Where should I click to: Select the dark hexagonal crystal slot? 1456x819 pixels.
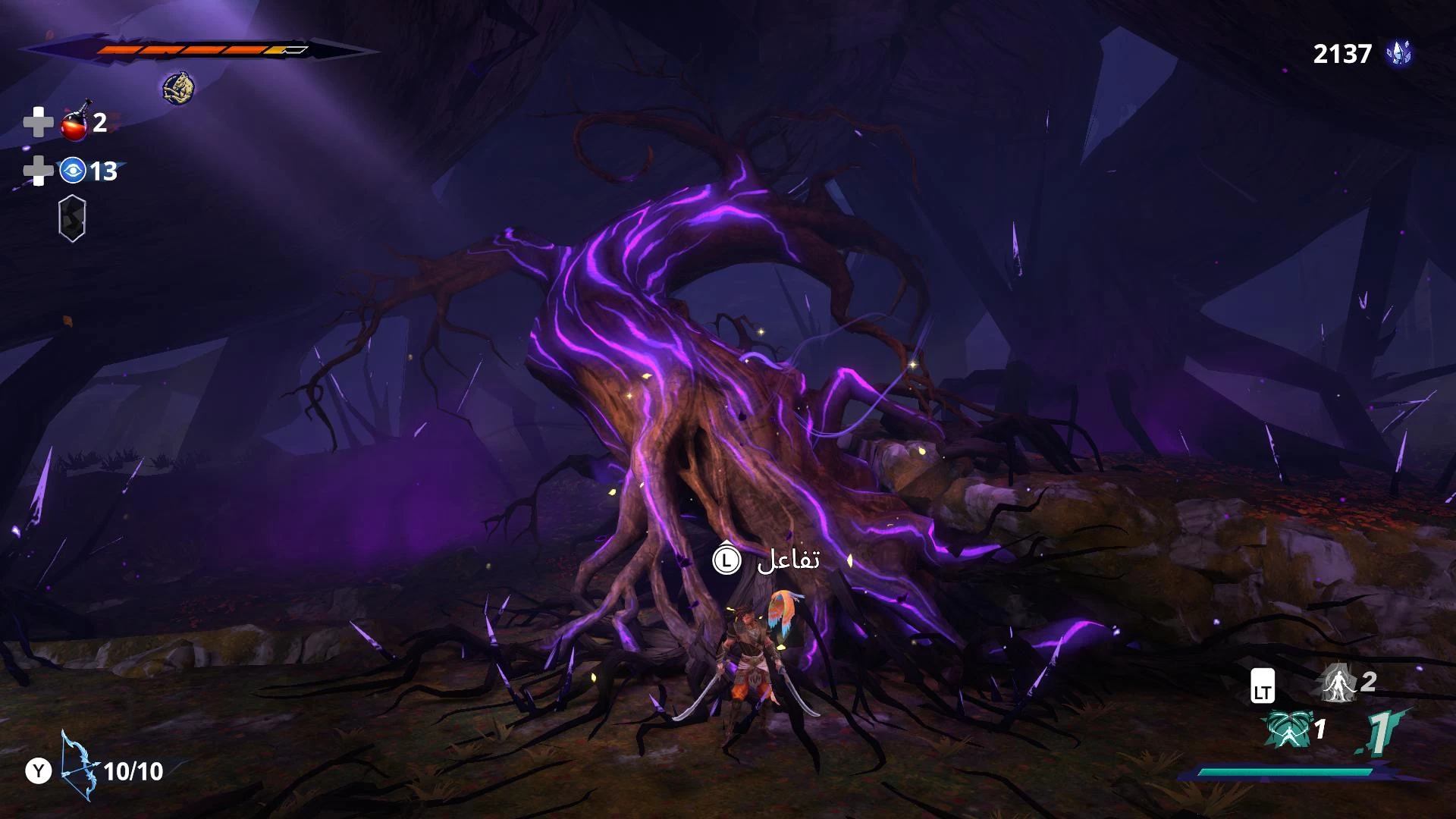coord(72,219)
